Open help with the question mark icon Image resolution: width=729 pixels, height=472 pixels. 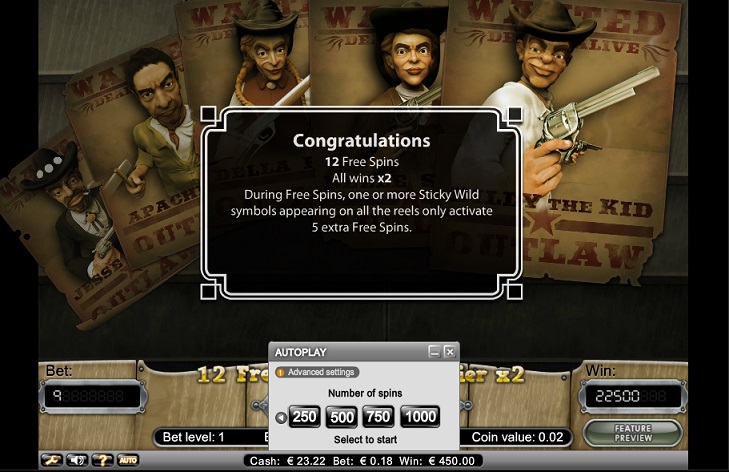tap(102, 460)
